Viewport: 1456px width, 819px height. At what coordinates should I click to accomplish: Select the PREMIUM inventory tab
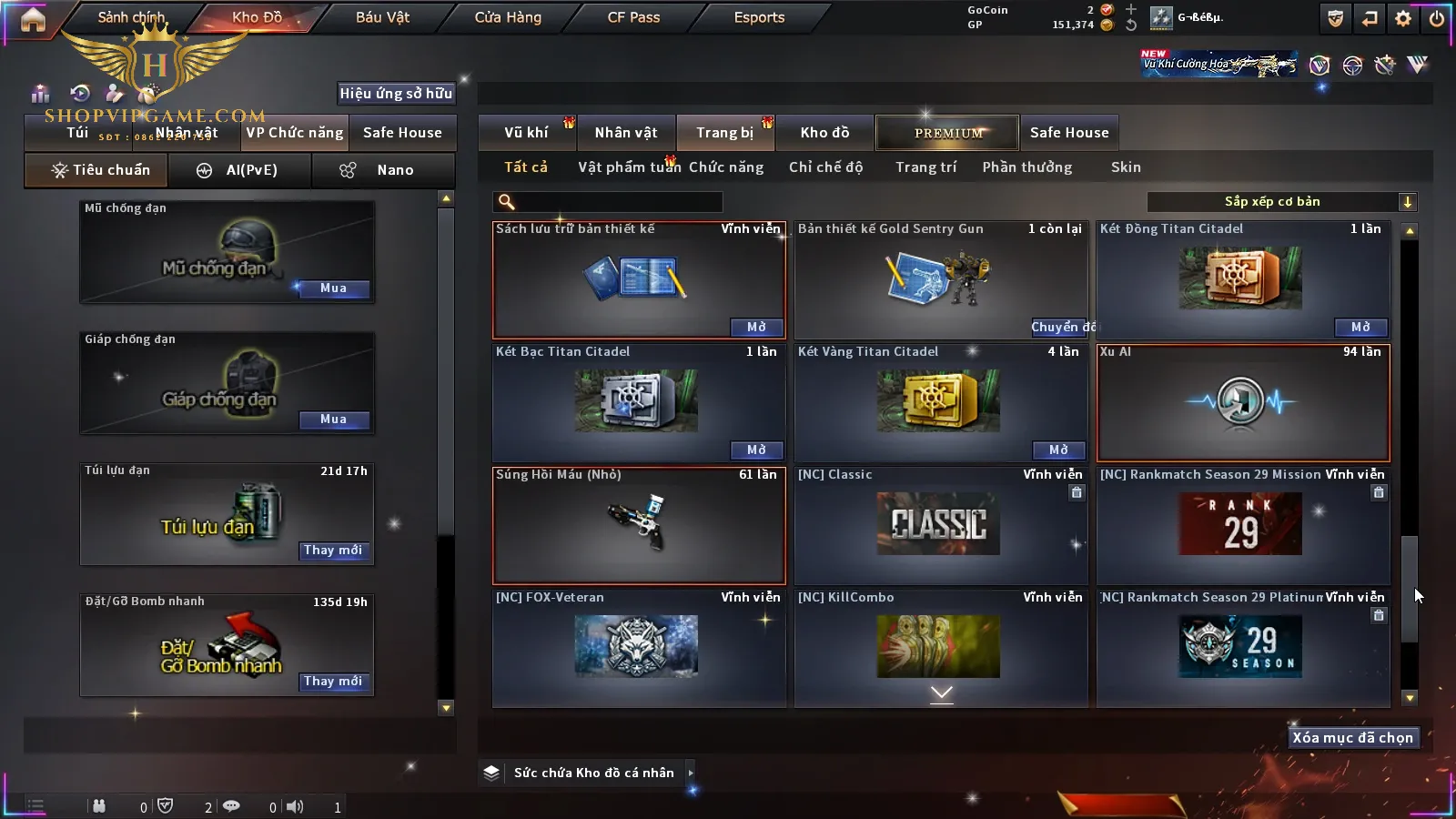[x=948, y=133]
